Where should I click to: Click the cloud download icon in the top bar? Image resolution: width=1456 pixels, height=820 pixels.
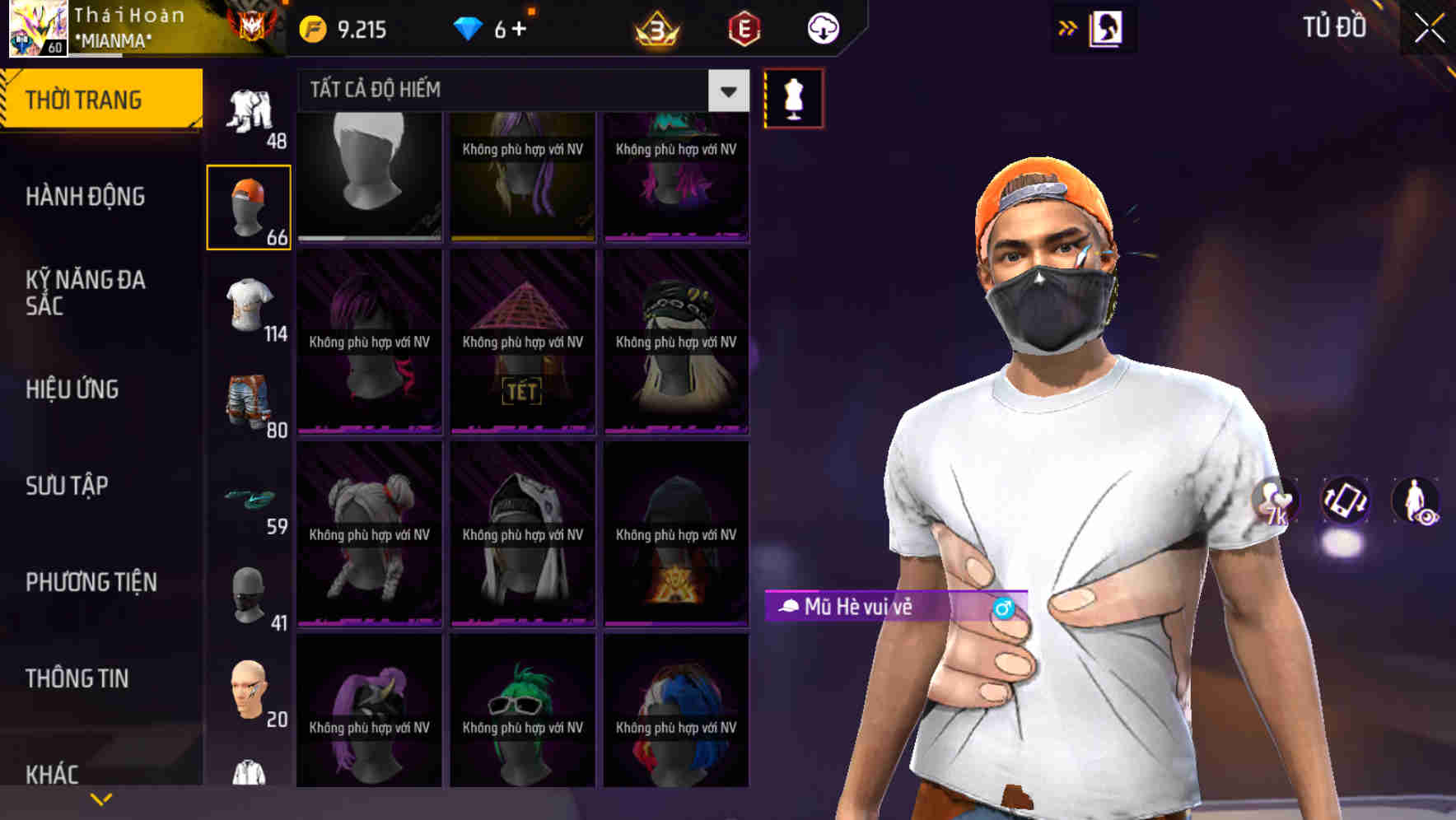821,28
